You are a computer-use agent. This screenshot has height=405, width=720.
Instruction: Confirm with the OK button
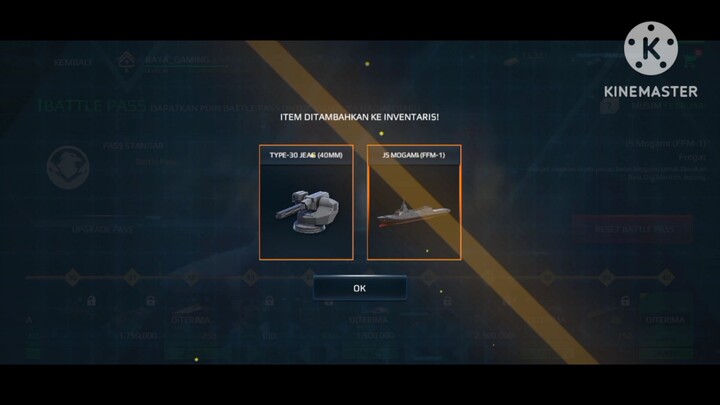359,287
